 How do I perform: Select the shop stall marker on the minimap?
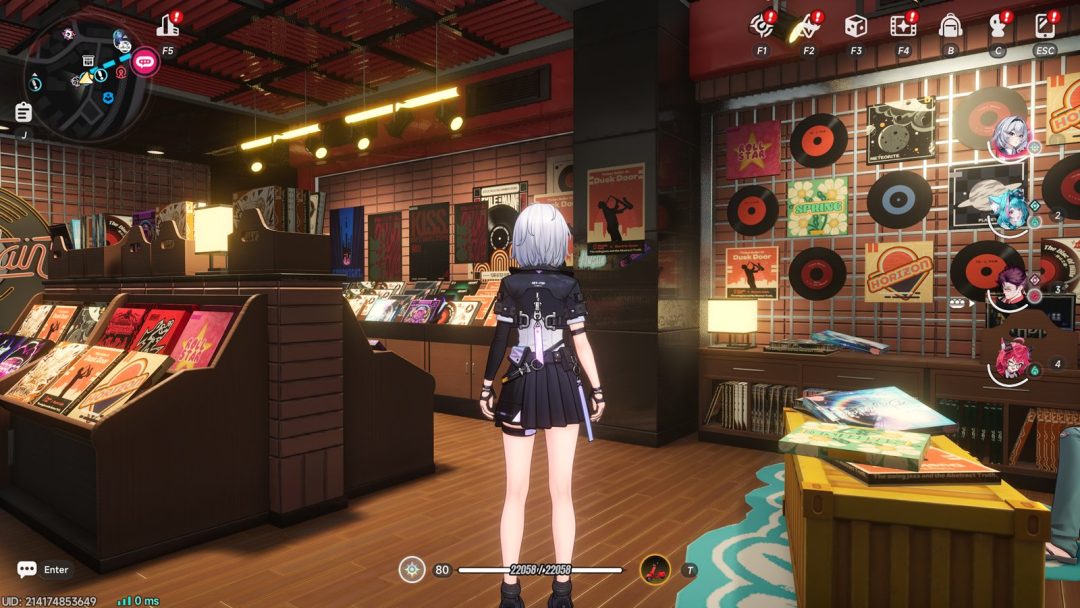point(88,61)
